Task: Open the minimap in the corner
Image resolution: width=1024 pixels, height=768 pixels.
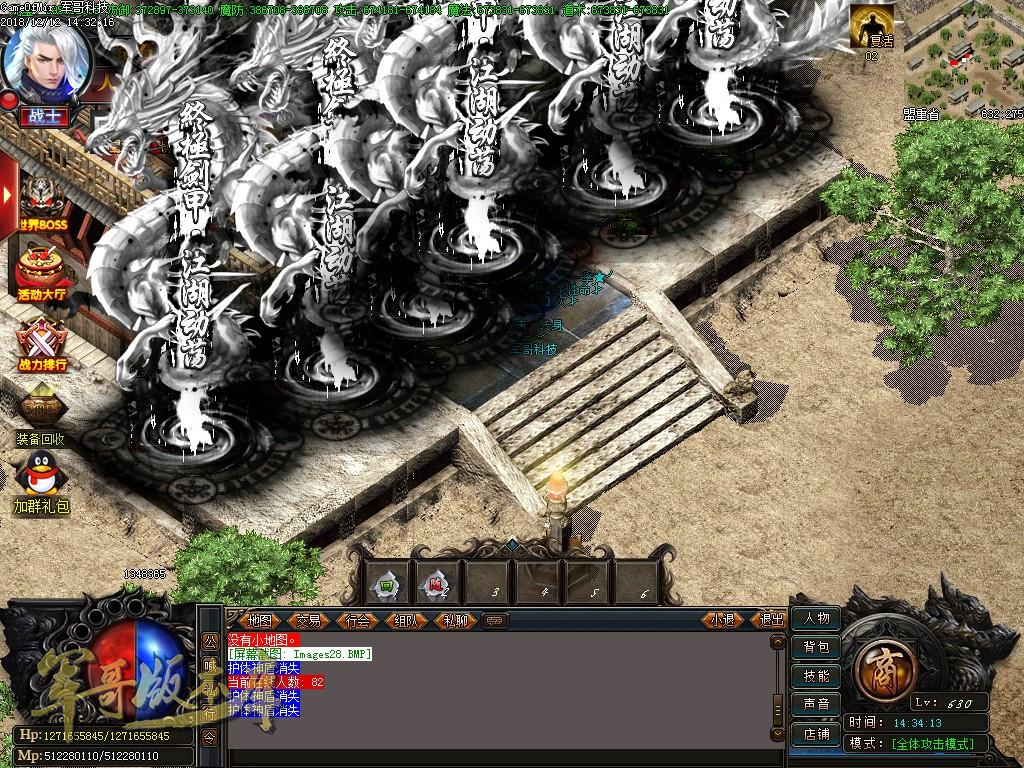Action: (x=963, y=55)
